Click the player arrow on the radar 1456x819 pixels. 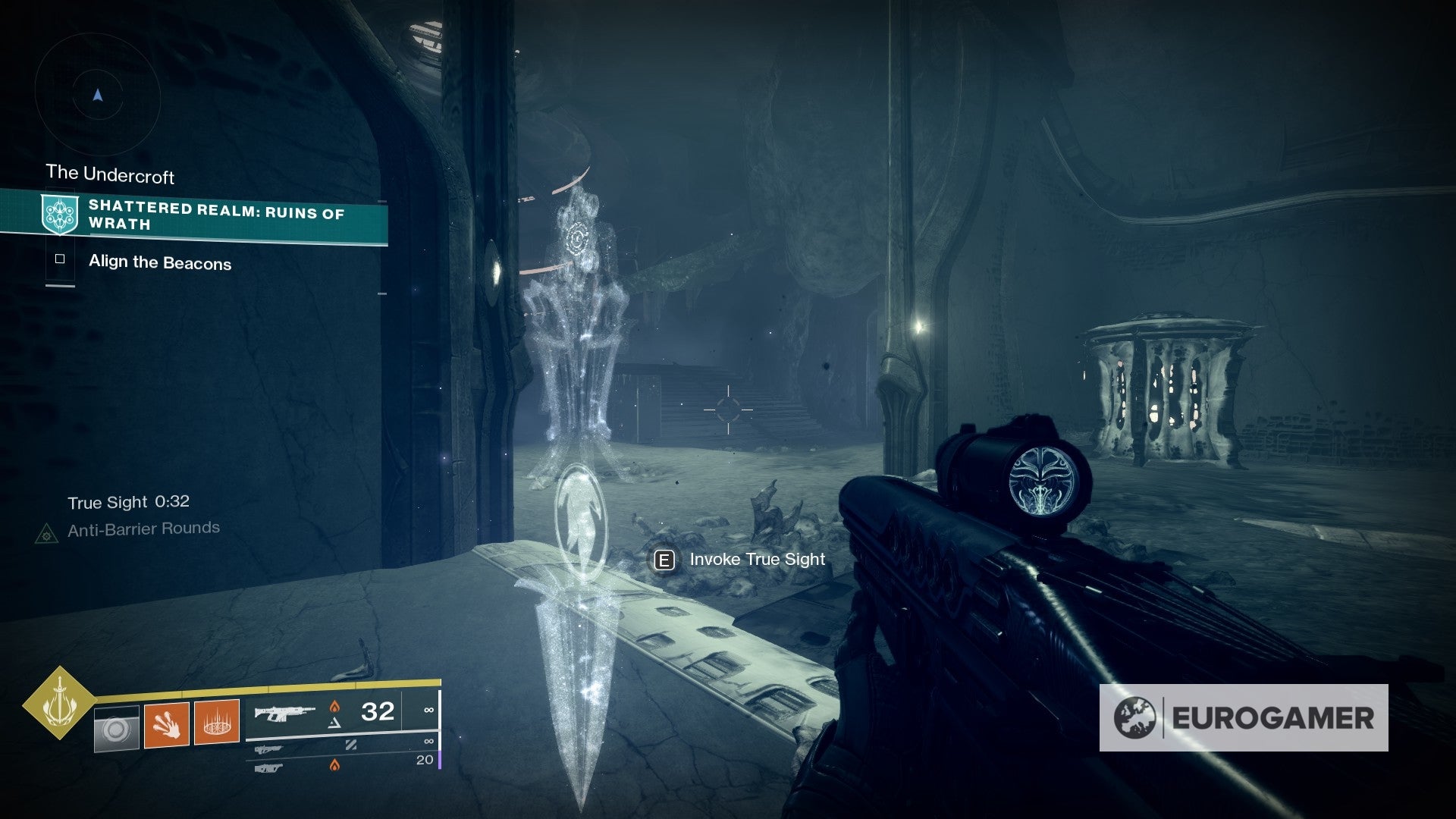97,96
